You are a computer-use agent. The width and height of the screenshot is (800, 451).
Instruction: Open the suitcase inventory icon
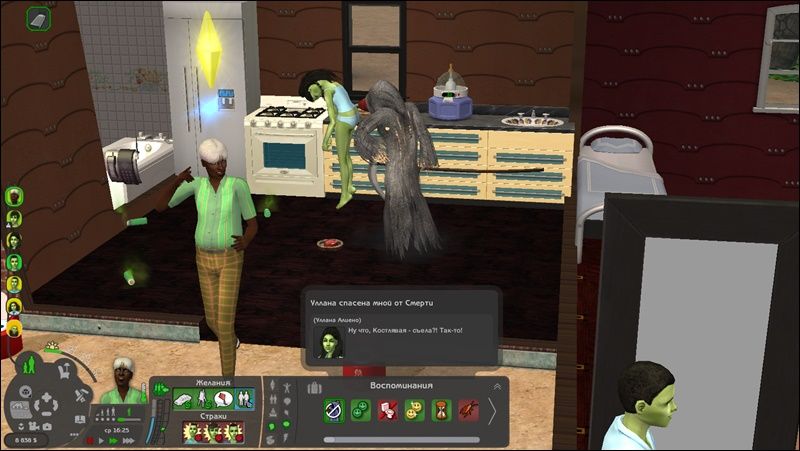coord(315,387)
